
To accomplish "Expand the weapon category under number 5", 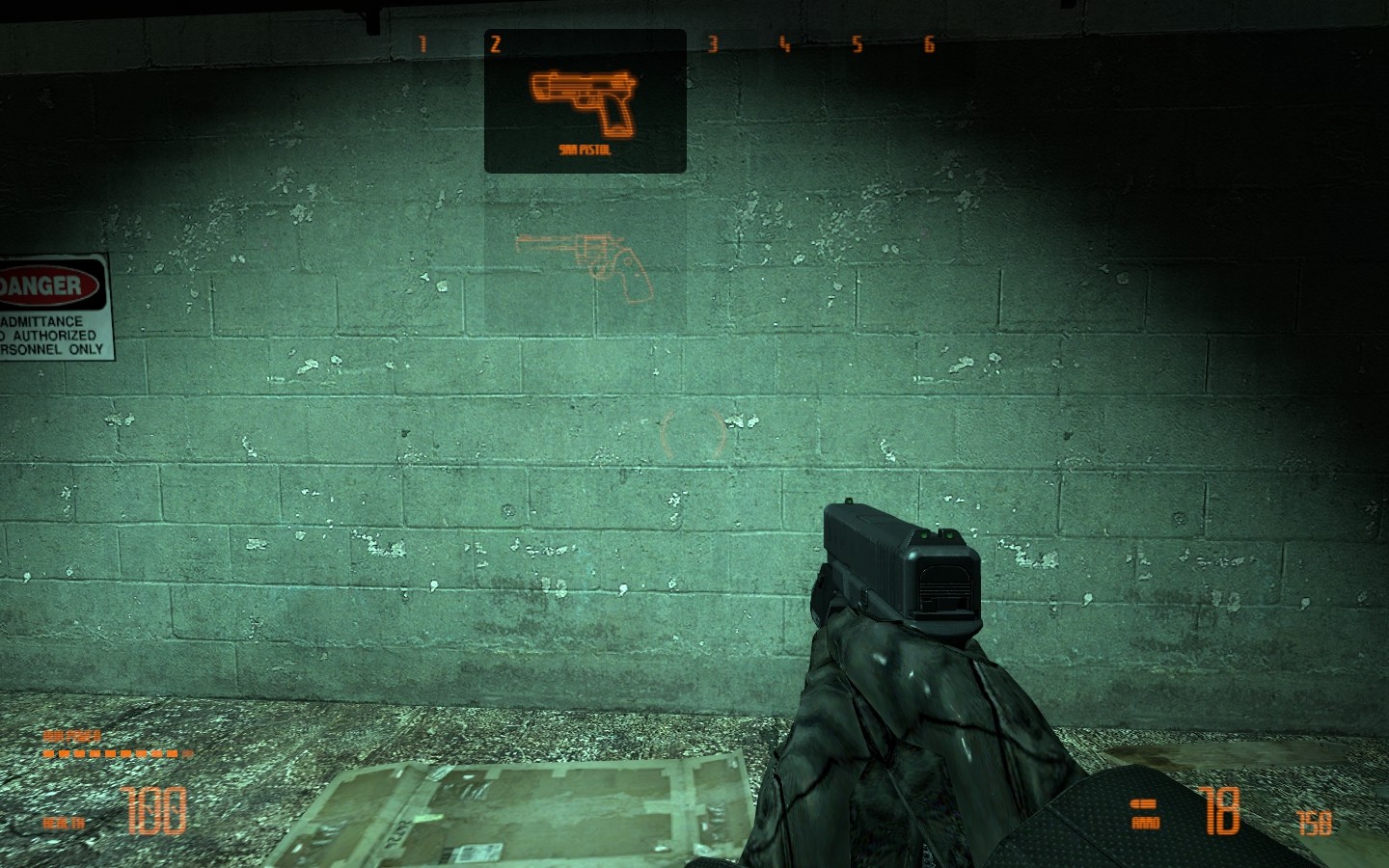I will tap(857, 42).
